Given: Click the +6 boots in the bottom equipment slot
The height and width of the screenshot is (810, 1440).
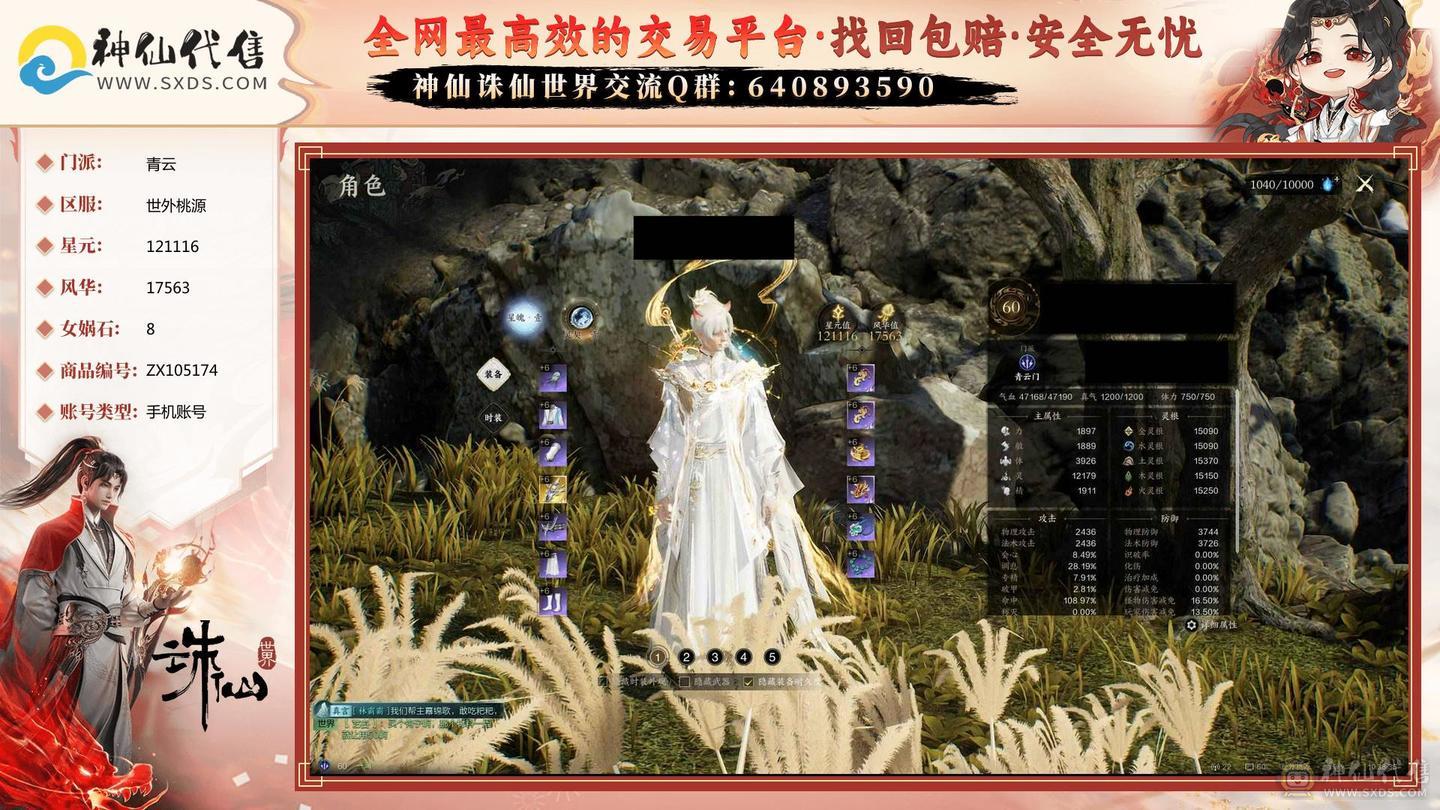Looking at the screenshot, I should (x=553, y=600).
